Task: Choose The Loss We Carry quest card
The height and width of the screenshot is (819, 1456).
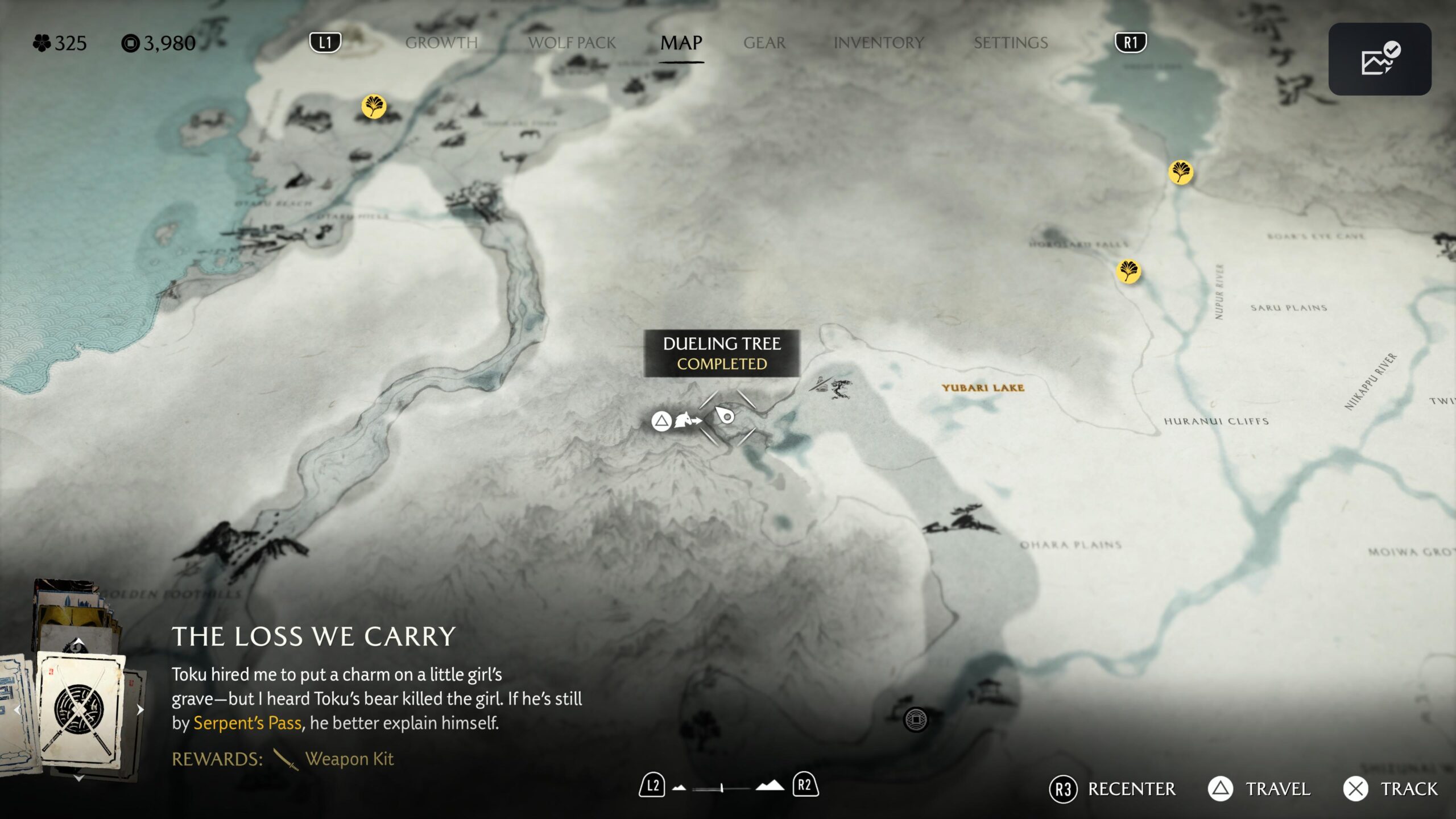Action: [x=80, y=710]
